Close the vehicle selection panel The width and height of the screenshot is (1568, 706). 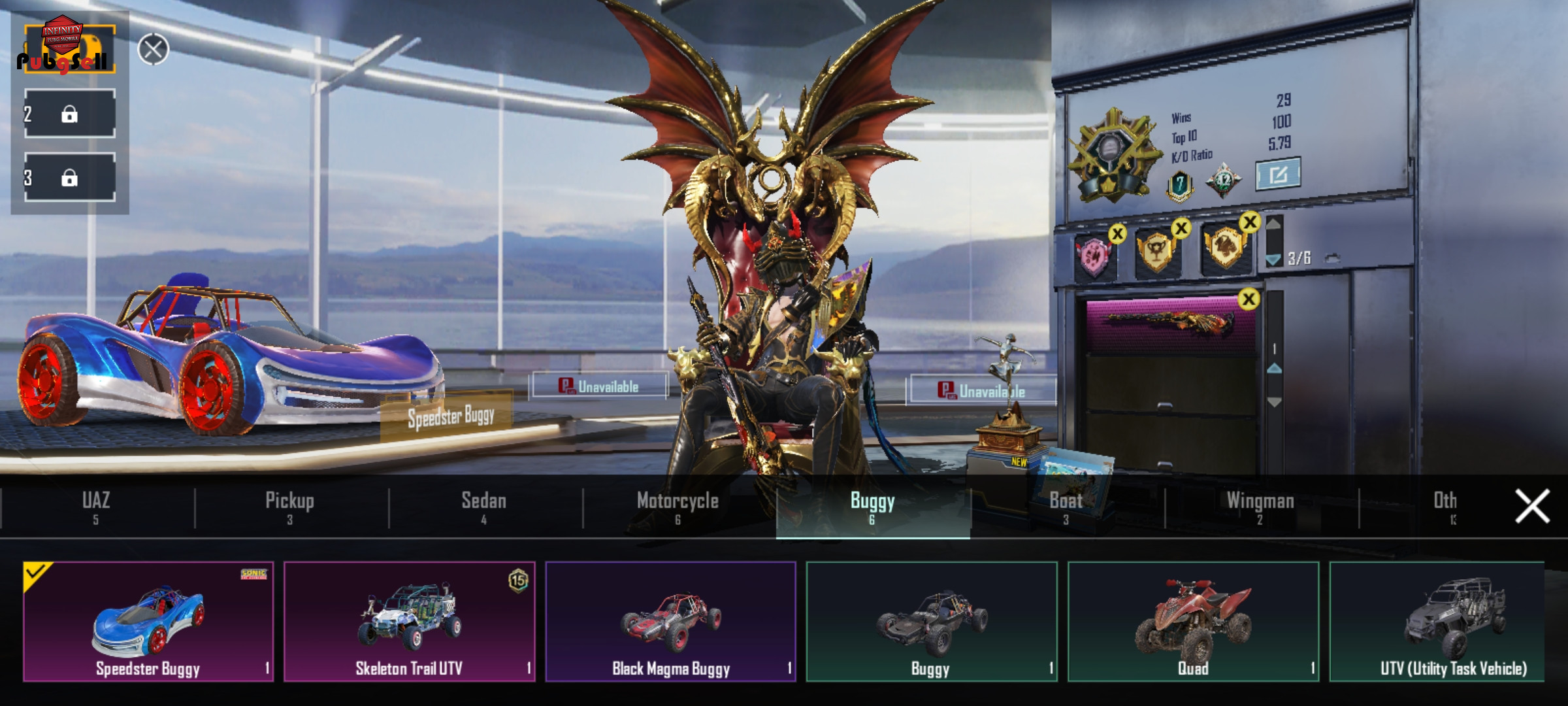(1532, 507)
